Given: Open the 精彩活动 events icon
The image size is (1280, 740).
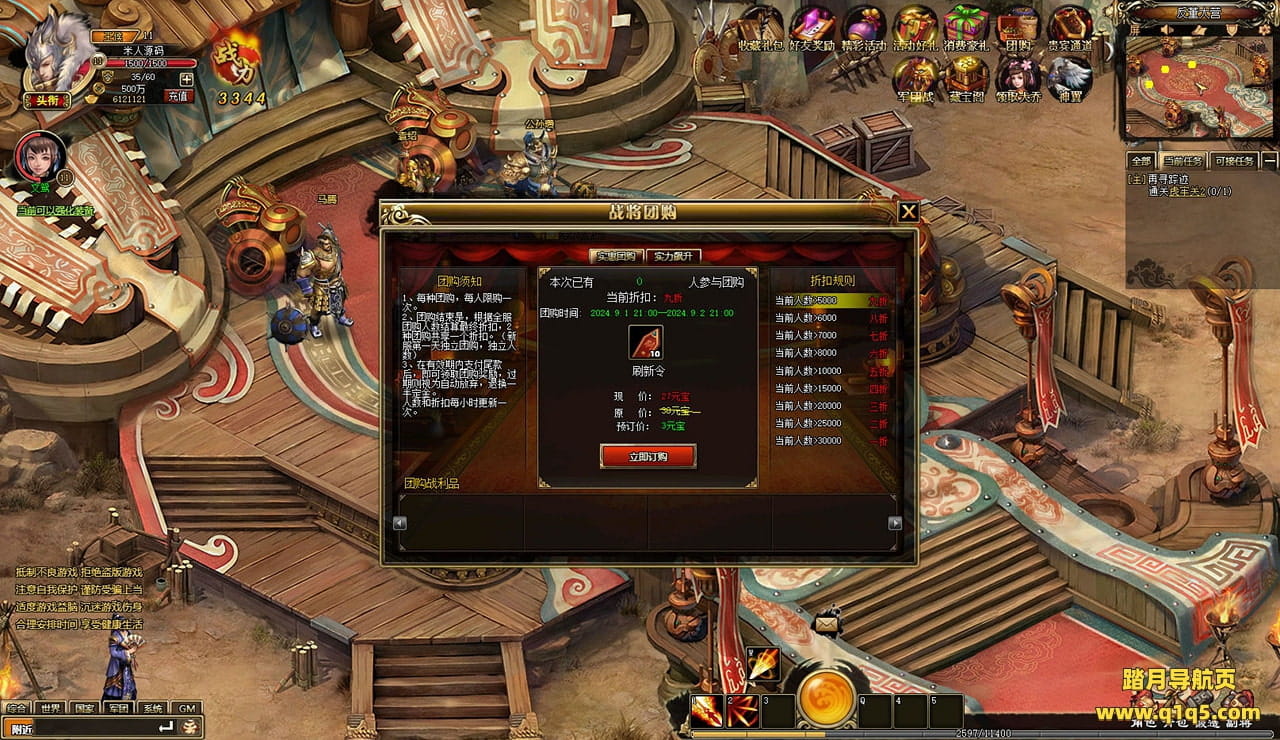Looking at the screenshot, I should click(864, 26).
